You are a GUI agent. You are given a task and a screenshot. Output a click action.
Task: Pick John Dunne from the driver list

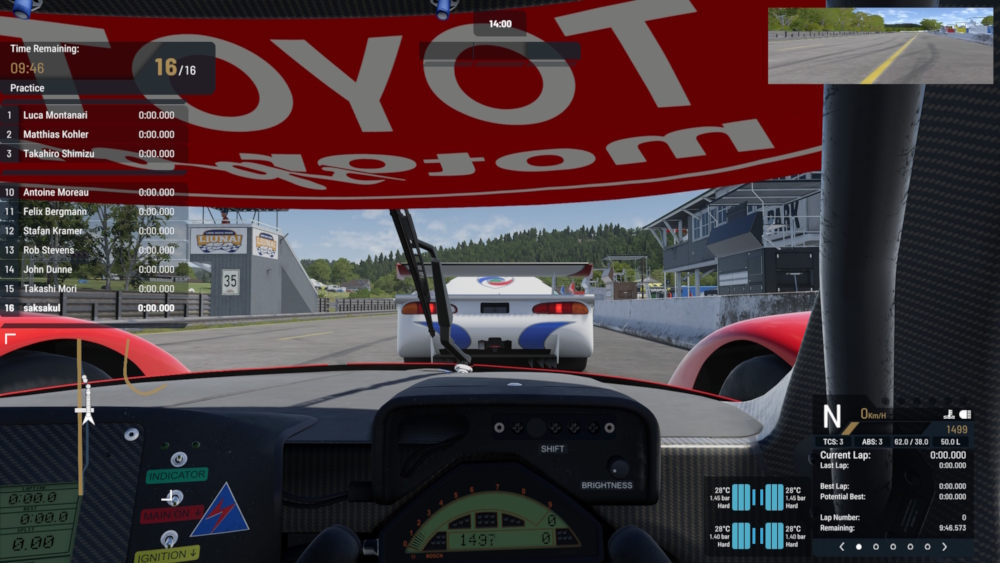95,269
